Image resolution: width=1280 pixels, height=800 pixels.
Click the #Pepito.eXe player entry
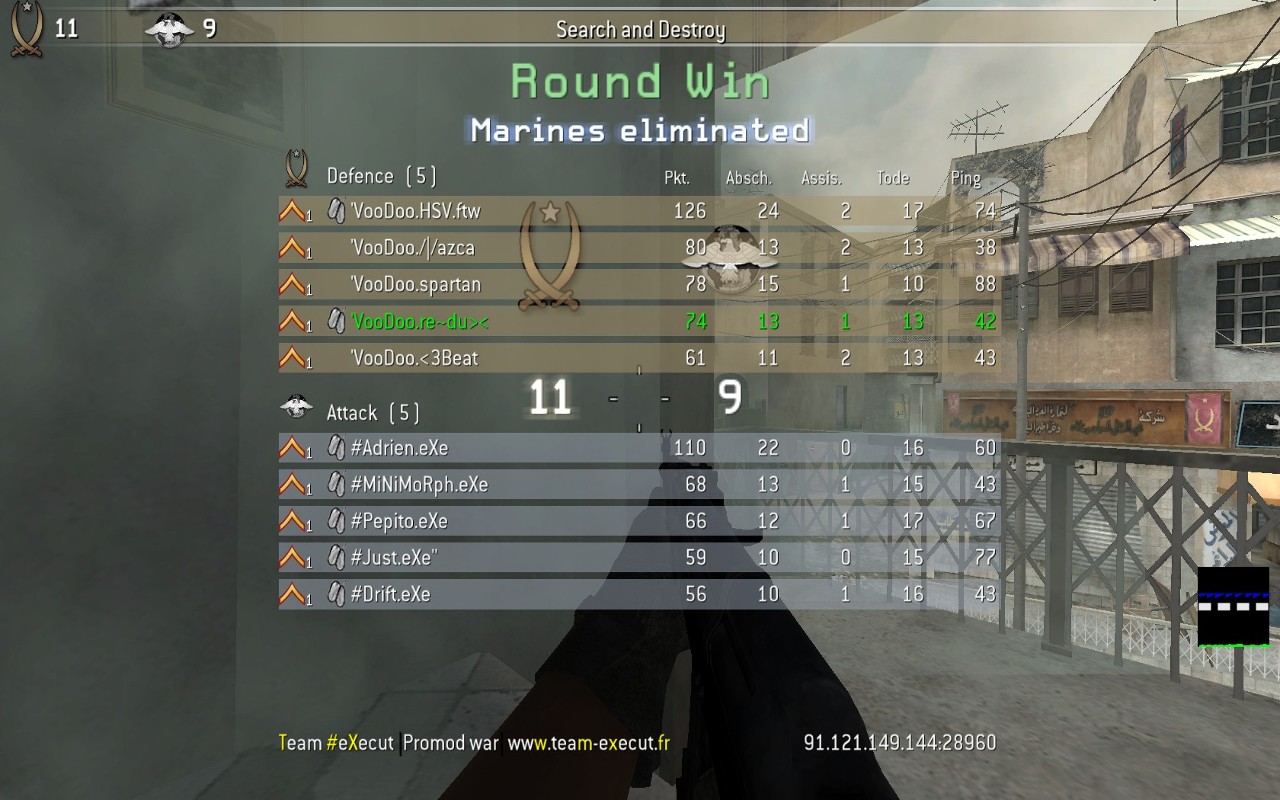pos(400,522)
